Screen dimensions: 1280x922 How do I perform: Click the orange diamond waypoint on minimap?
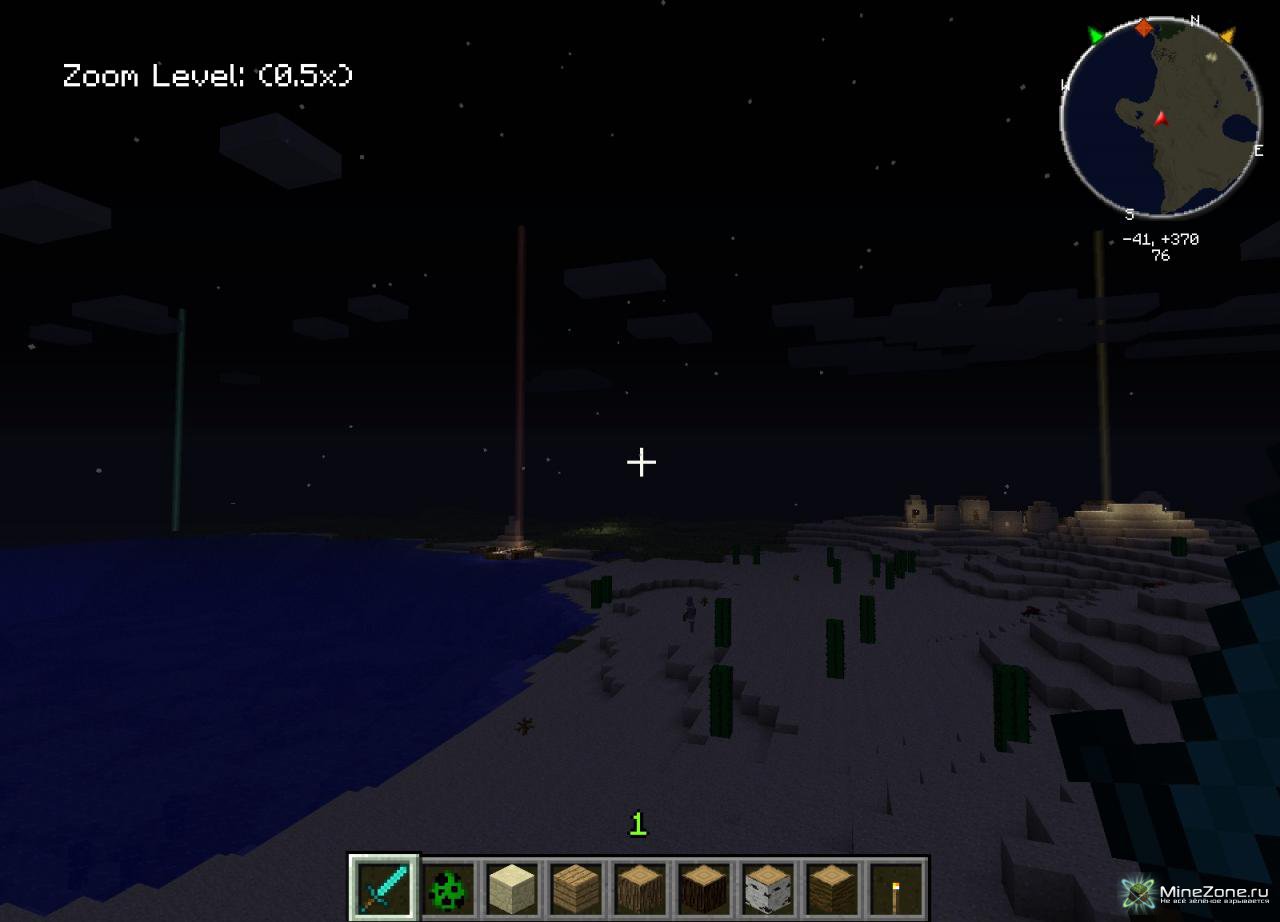pos(1144,27)
